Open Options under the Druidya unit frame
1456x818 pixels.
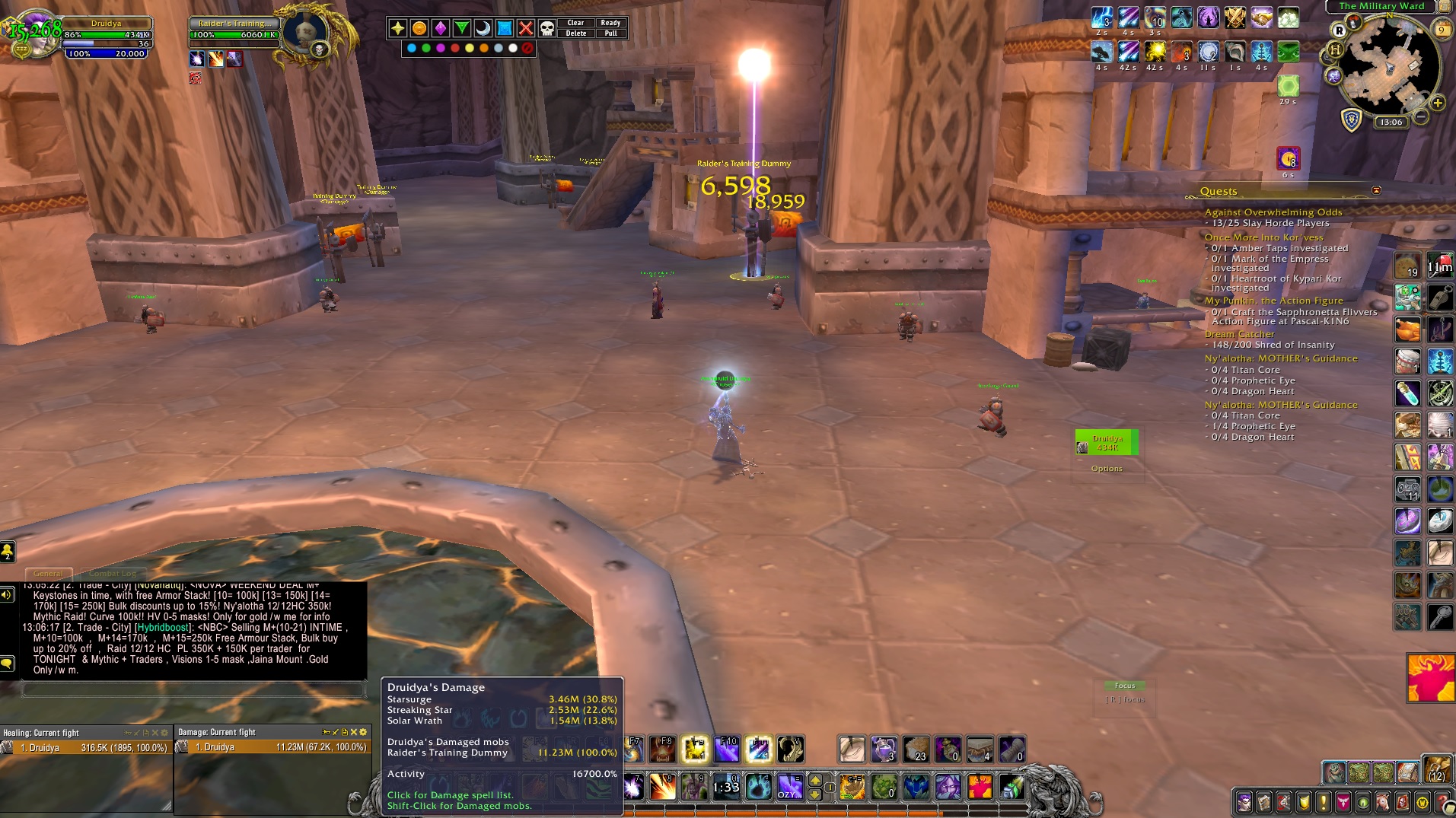point(1107,469)
